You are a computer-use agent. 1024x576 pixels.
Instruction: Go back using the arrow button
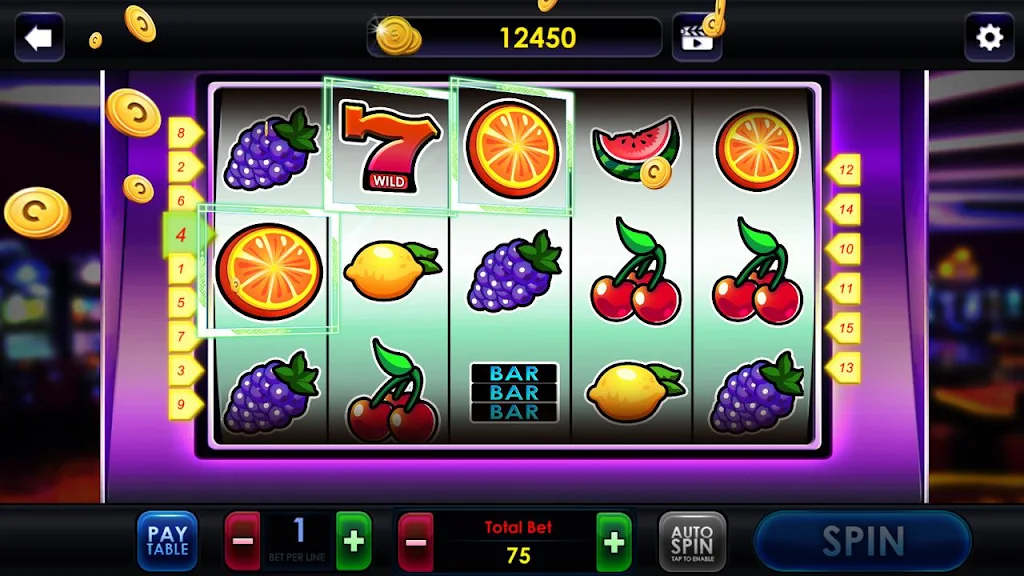[x=39, y=38]
